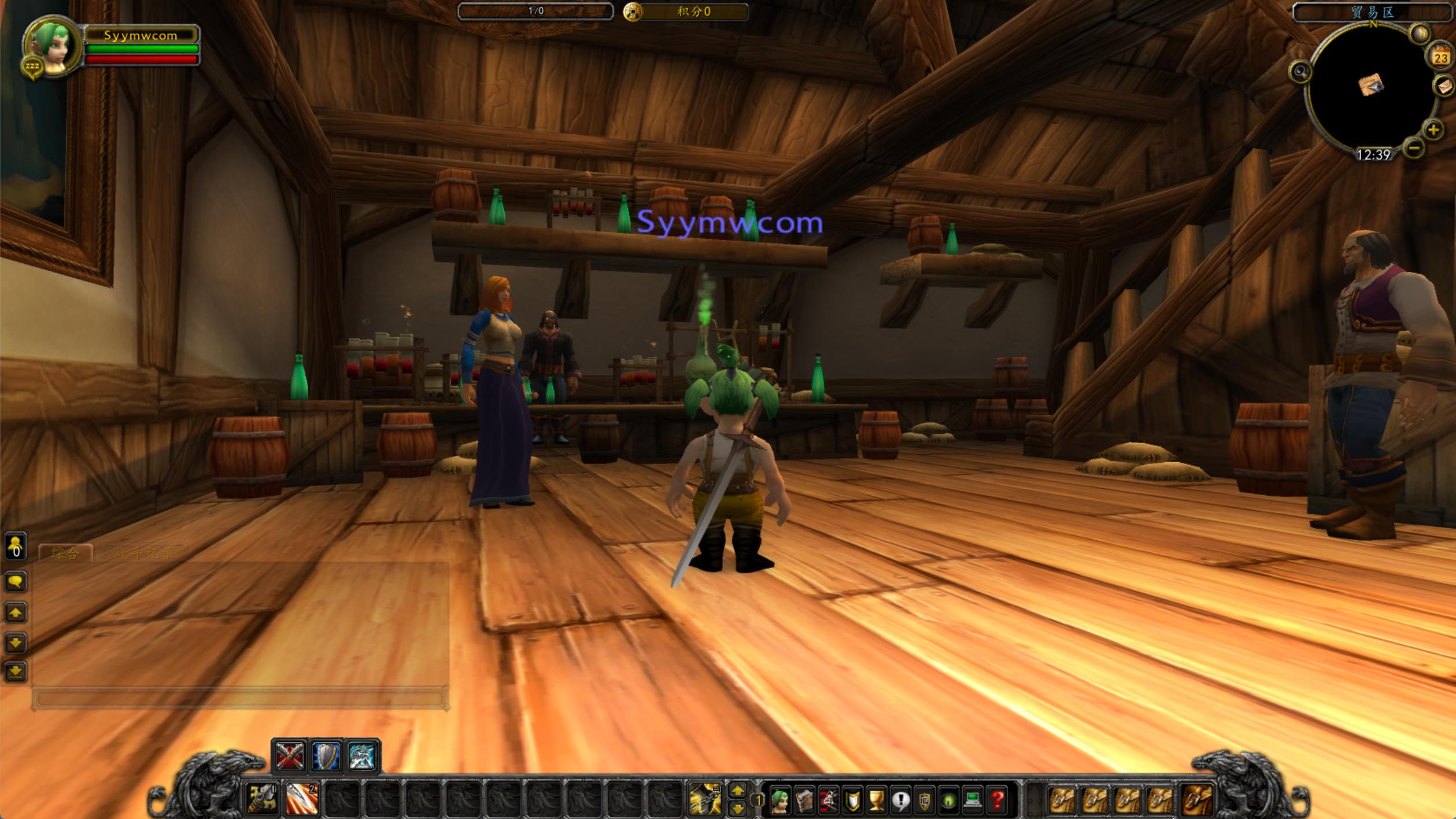Open the calendar showing 23
1456x819 pixels.
coord(1440,57)
